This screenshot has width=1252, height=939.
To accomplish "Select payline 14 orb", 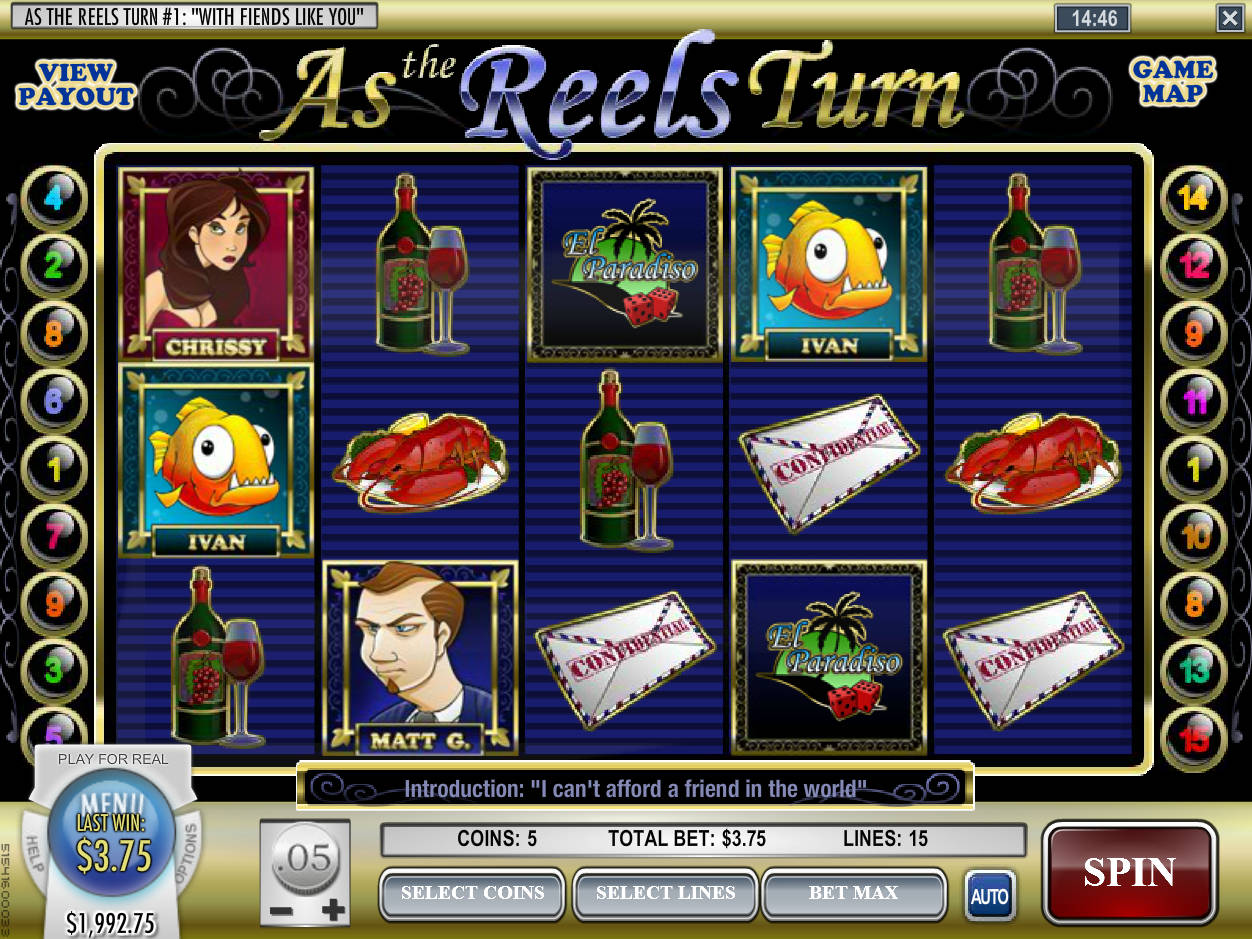I will pos(1193,198).
